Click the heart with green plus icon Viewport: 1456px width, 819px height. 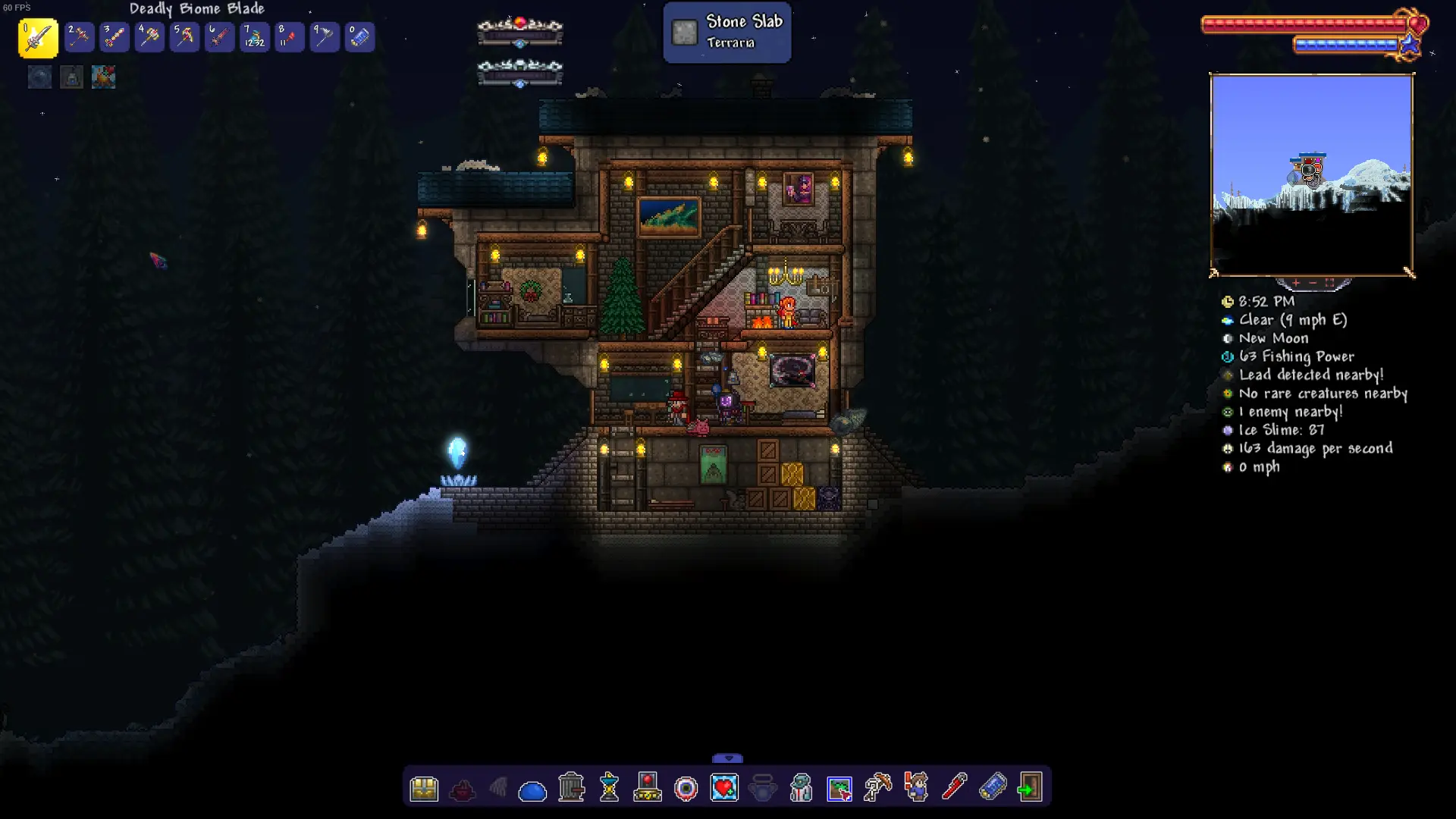(x=724, y=788)
